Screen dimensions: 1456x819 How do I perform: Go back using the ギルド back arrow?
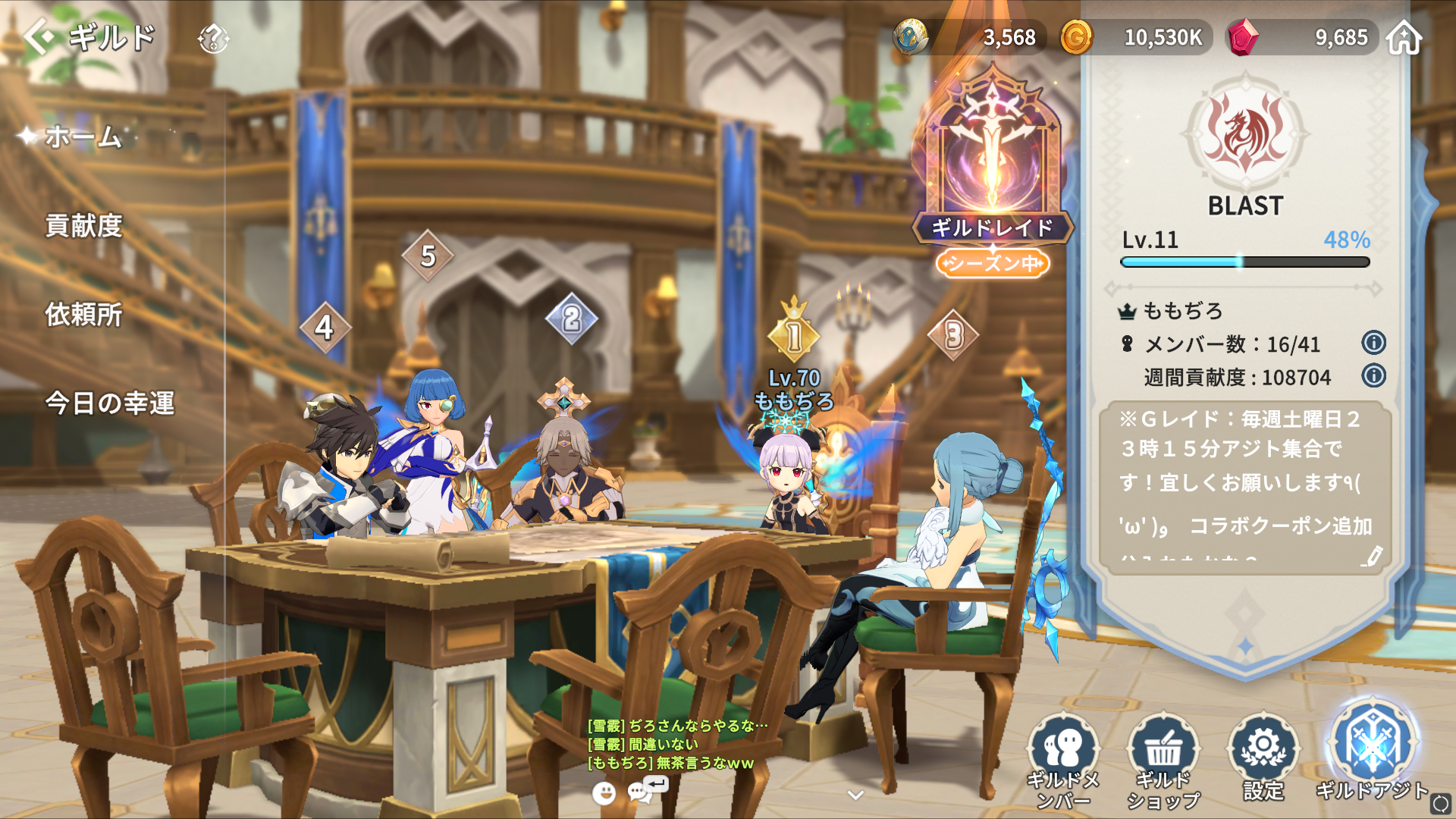tap(39, 36)
